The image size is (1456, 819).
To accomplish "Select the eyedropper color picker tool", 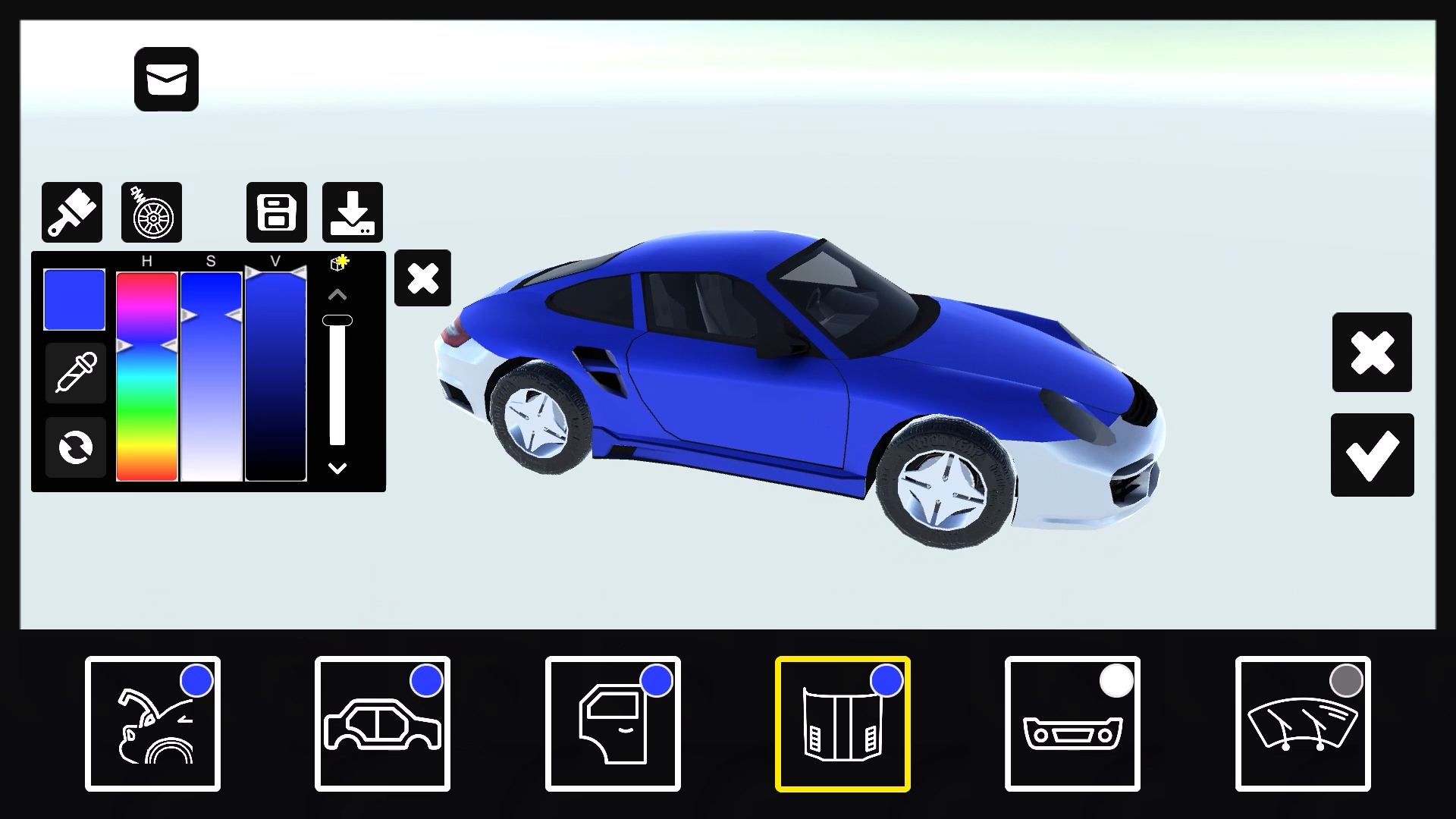I will click(x=74, y=372).
